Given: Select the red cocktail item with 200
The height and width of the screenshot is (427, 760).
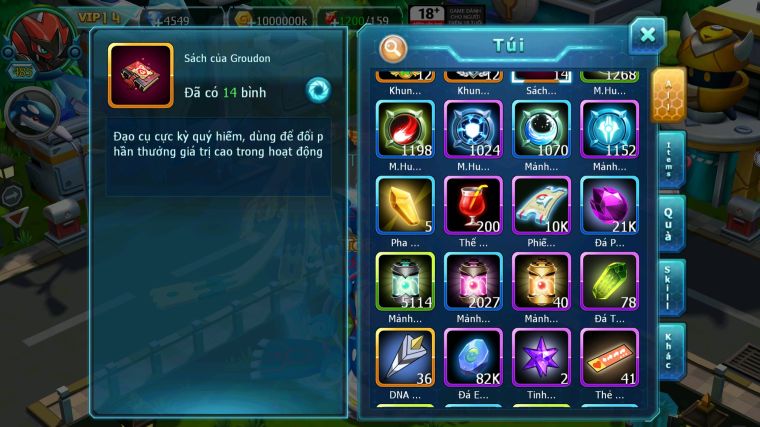Looking at the screenshot, I should 473,205.
